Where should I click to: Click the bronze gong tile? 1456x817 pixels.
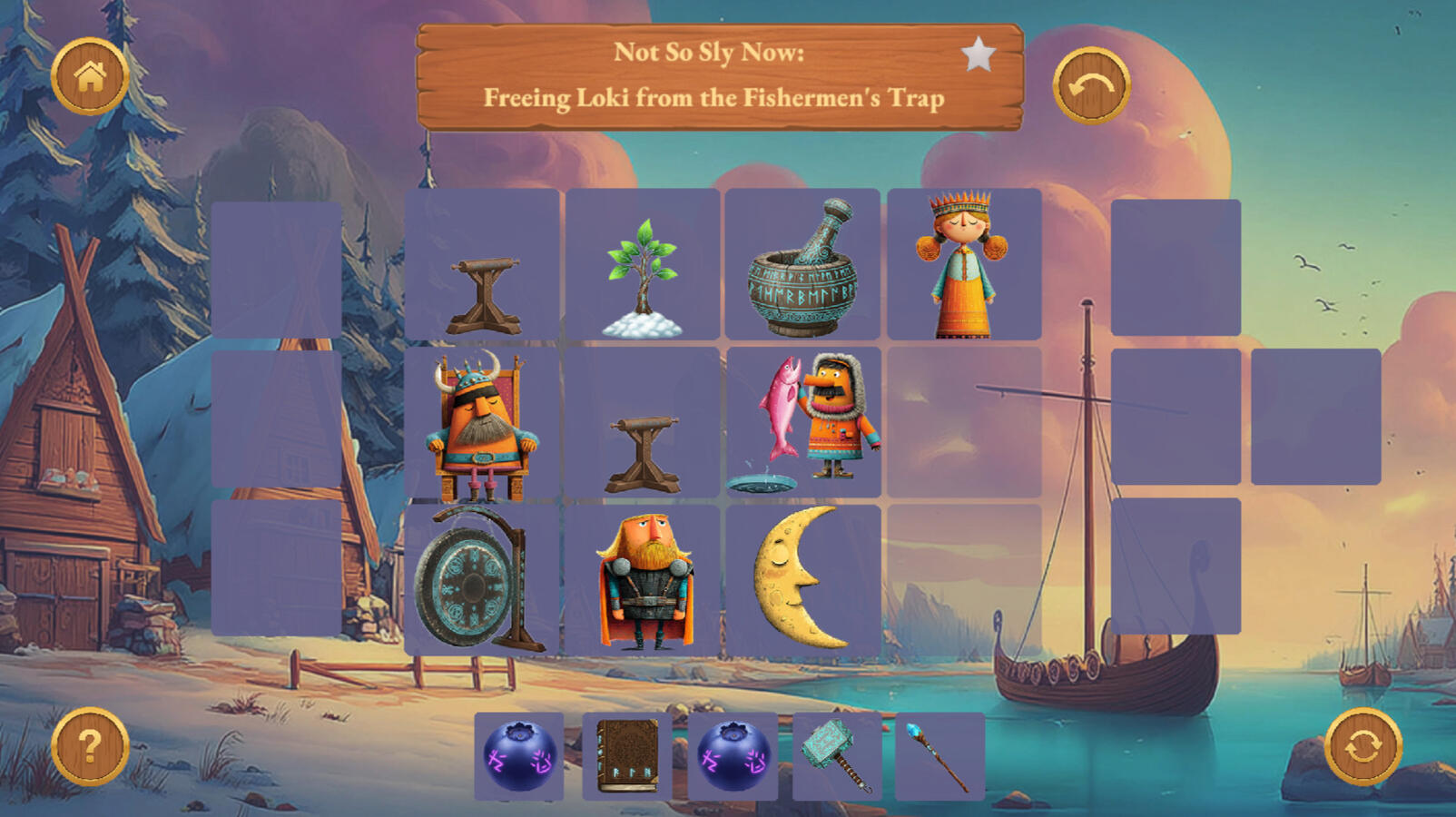(481, 580)
